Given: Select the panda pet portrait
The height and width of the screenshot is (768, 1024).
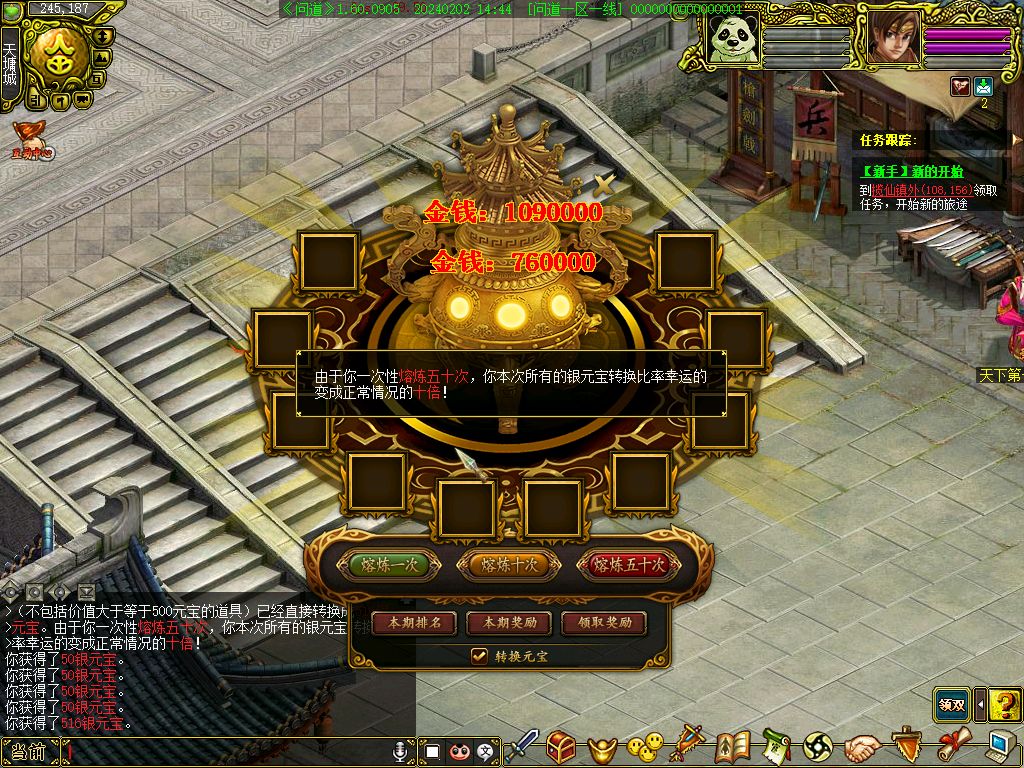Looking at the screenshot, I should [735, 40].
